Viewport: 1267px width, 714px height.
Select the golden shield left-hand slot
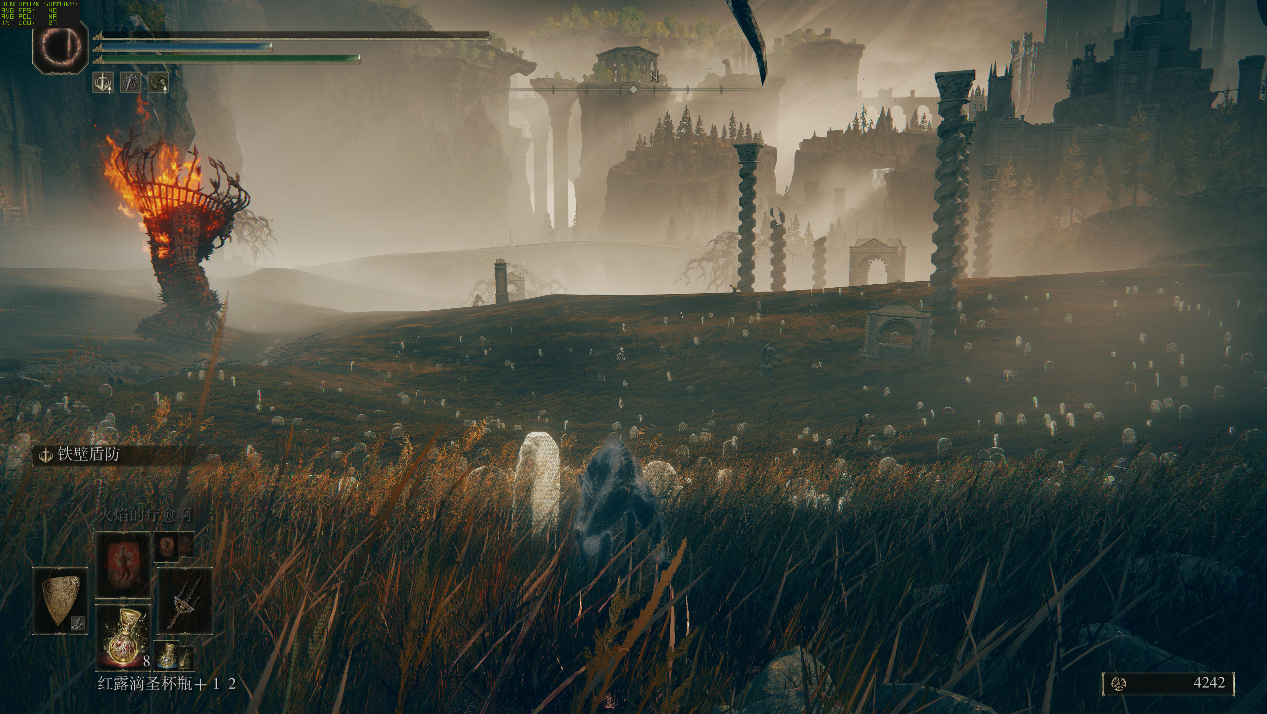click(x=60, y=600)
